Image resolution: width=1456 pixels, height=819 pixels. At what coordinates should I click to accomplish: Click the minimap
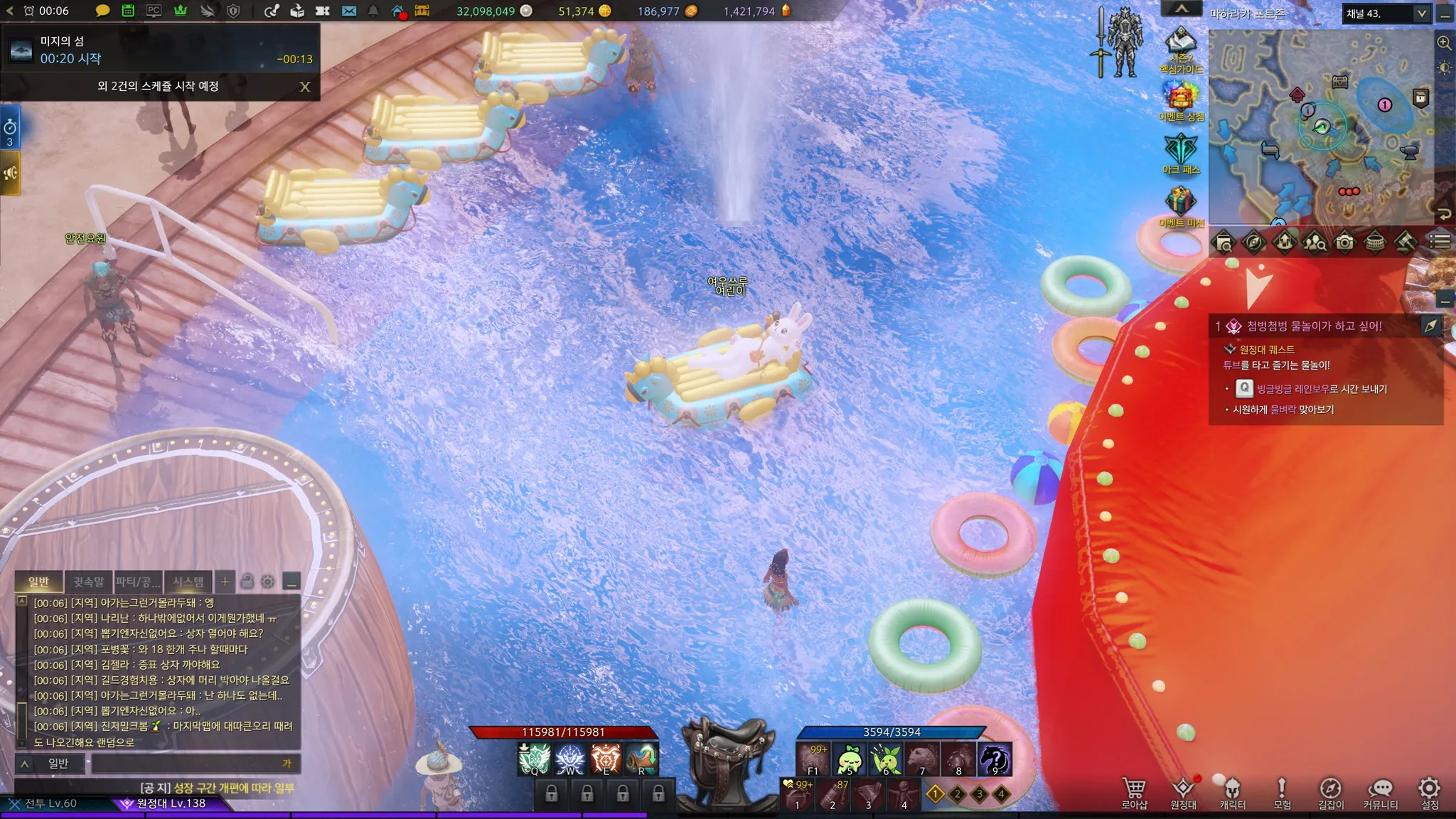[x=1320, y=128]
